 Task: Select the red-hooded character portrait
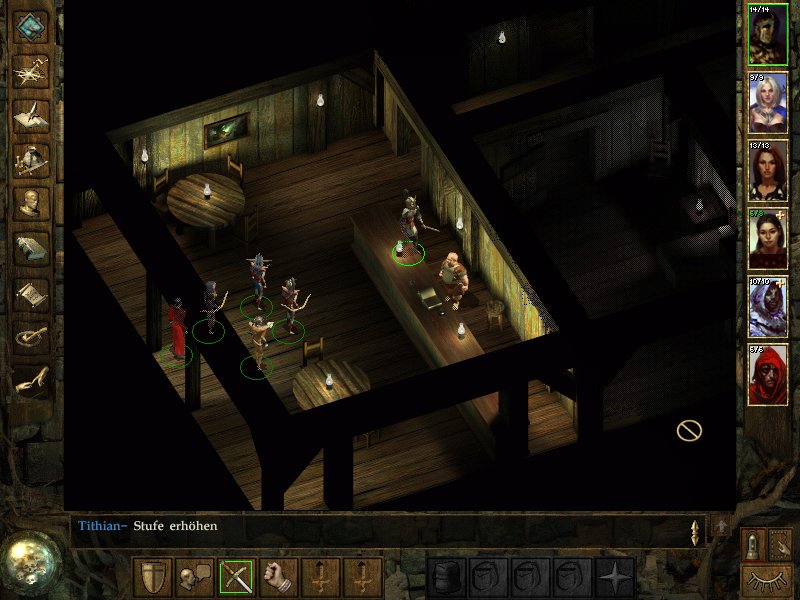768,375
